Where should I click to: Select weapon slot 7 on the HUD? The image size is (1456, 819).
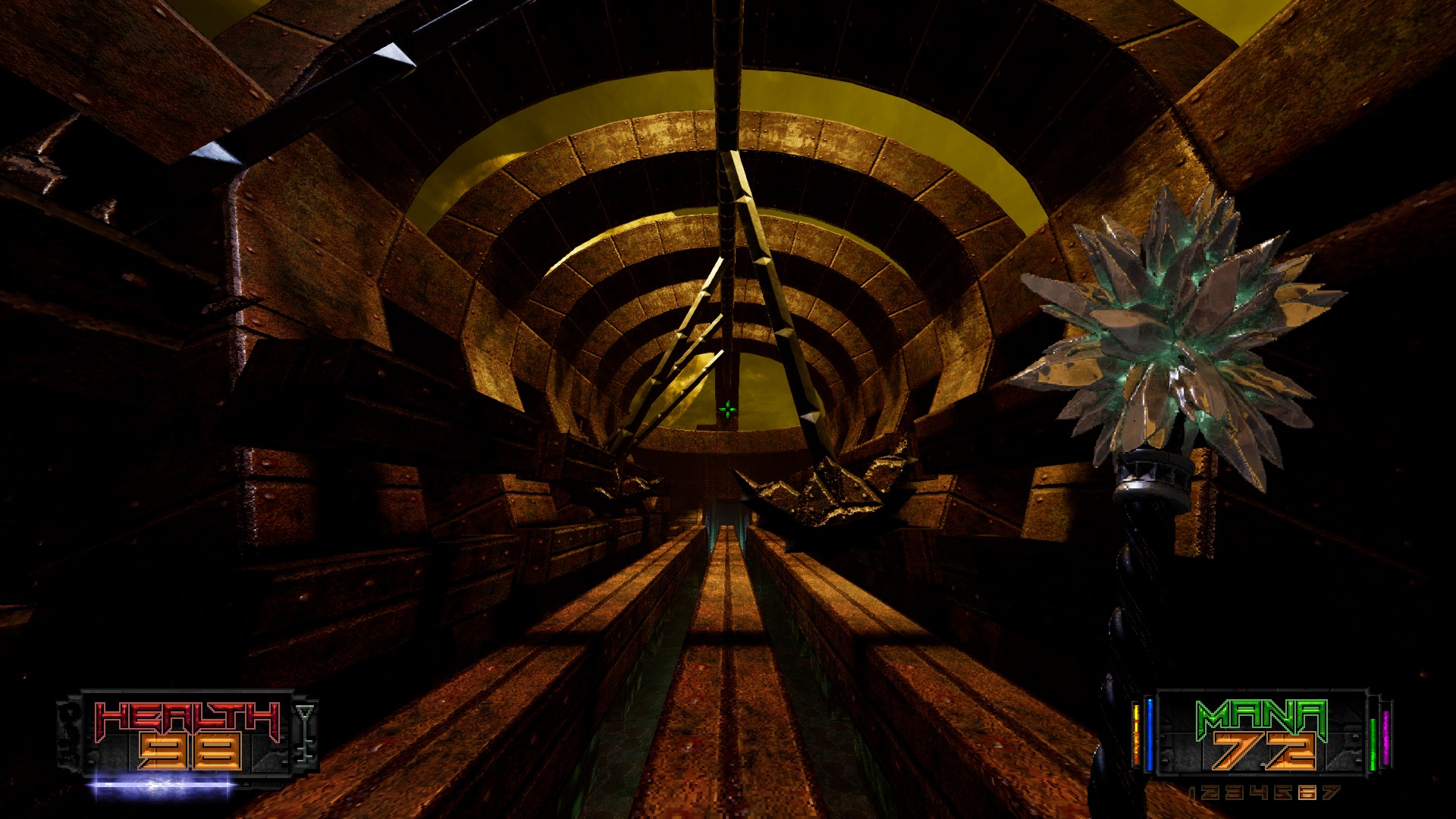coord(1329,790)
